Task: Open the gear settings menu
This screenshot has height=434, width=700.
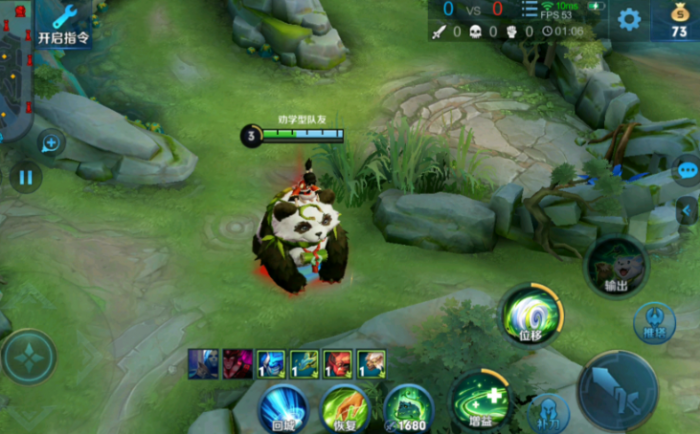Action: [x=628, y=19]
